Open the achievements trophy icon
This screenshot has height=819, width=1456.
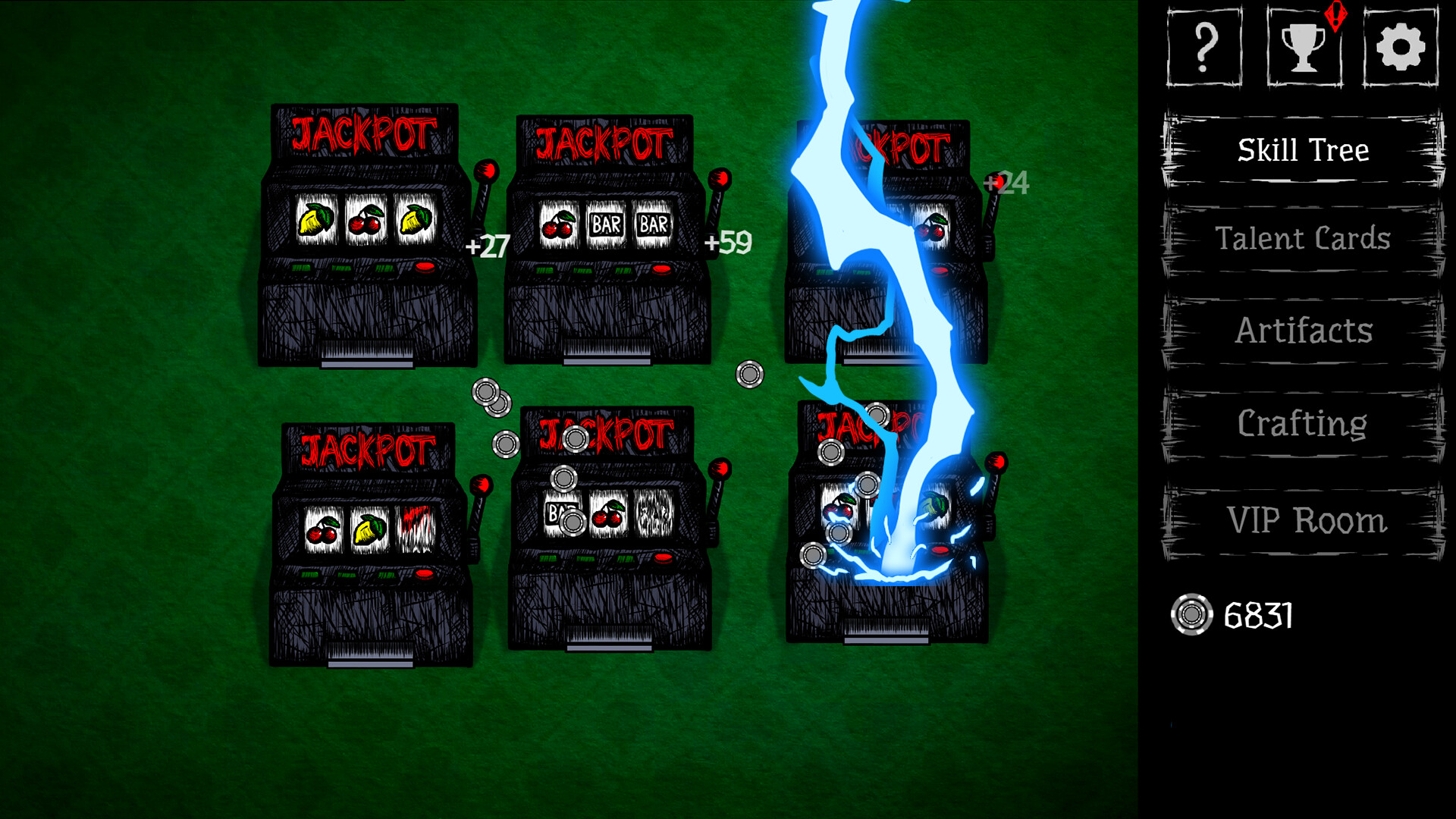point(1302,47)
